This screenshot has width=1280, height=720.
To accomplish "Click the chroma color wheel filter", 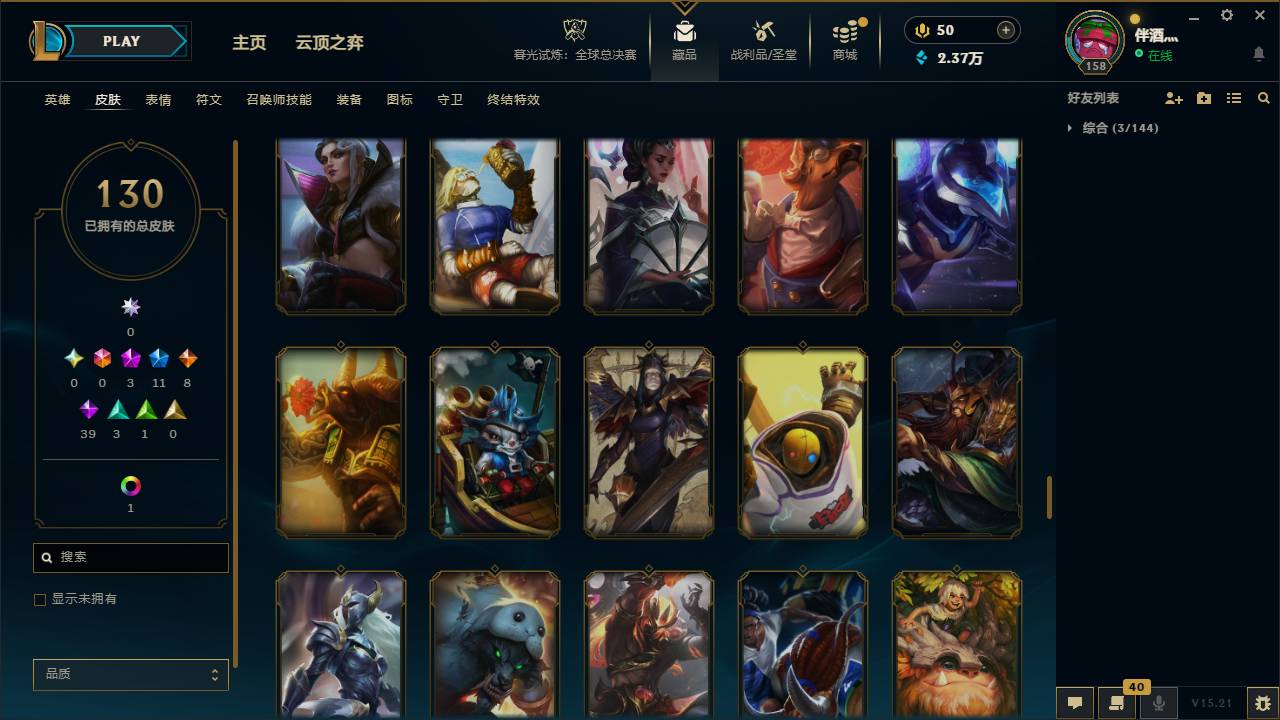I will 130,483.
